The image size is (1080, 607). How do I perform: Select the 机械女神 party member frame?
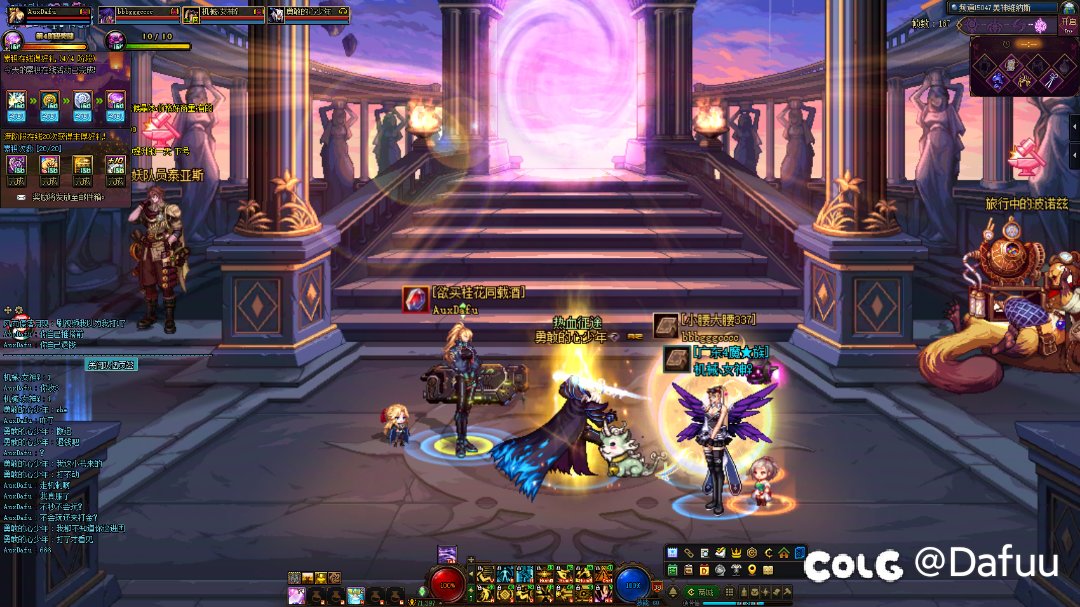(x=224, y=14)
